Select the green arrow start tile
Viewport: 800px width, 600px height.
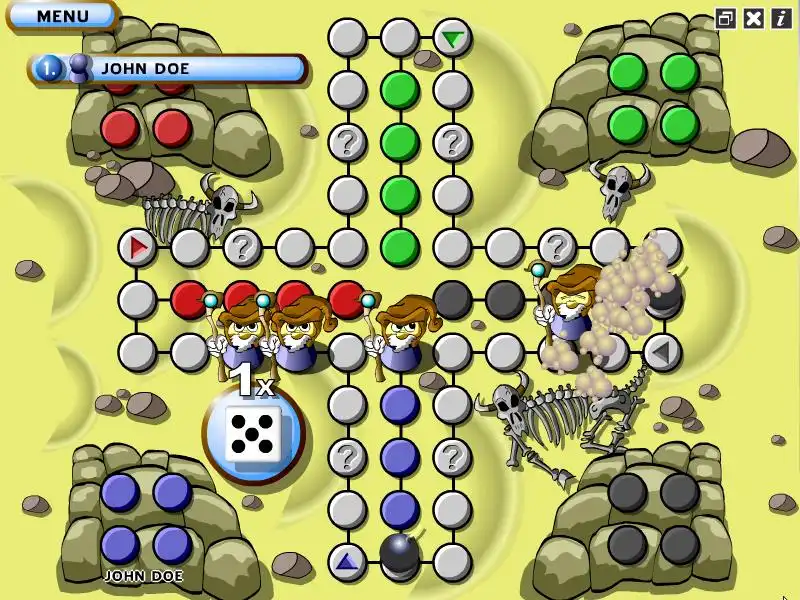click(x=453, y=39)
